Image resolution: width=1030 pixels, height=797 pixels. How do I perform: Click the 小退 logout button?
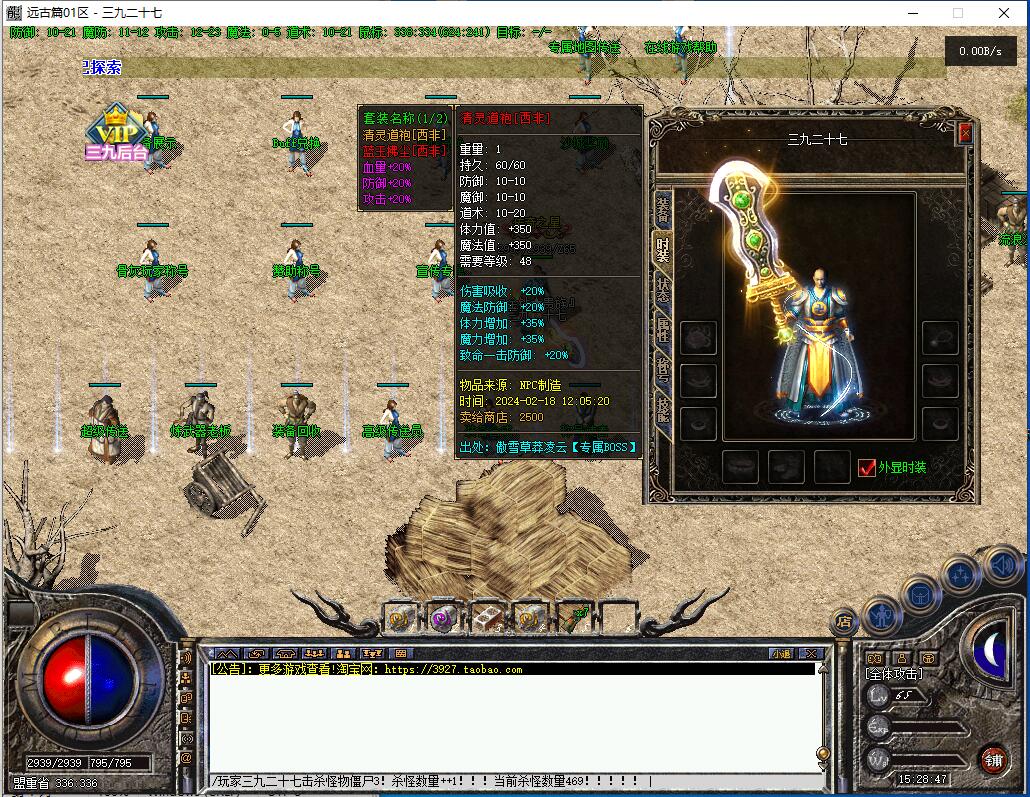pyautogui.click(x=781, y=654)
